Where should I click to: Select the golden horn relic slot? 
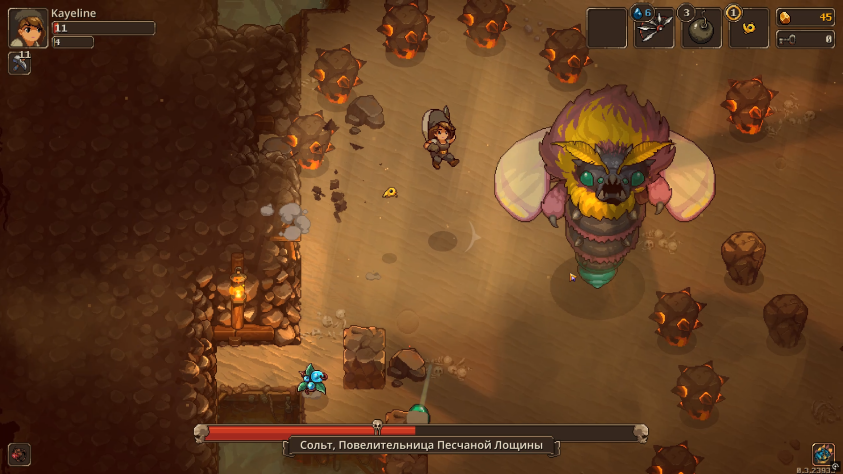tap(749, 29)
